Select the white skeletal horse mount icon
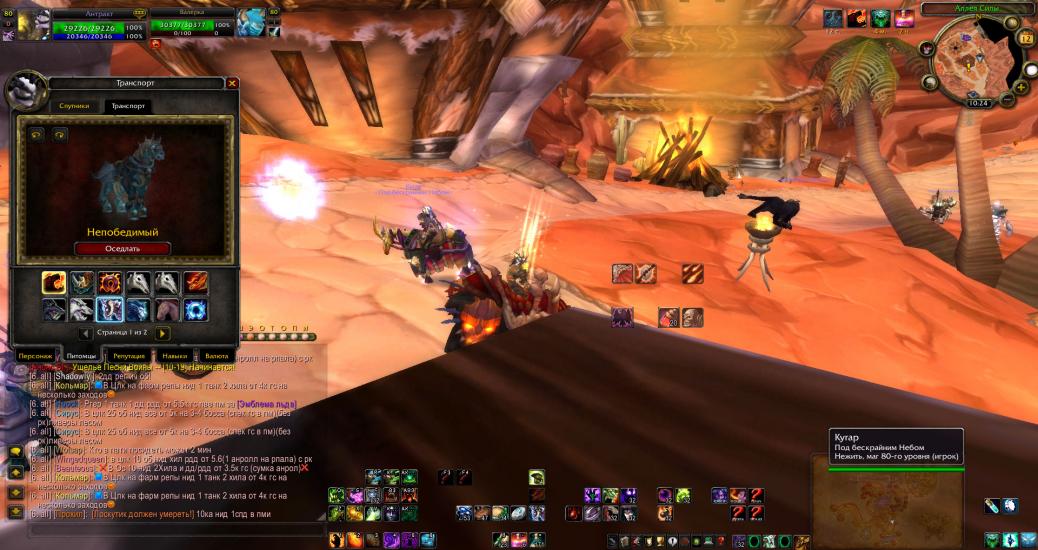Screen dimensions: 1038x550 [138, 283]
